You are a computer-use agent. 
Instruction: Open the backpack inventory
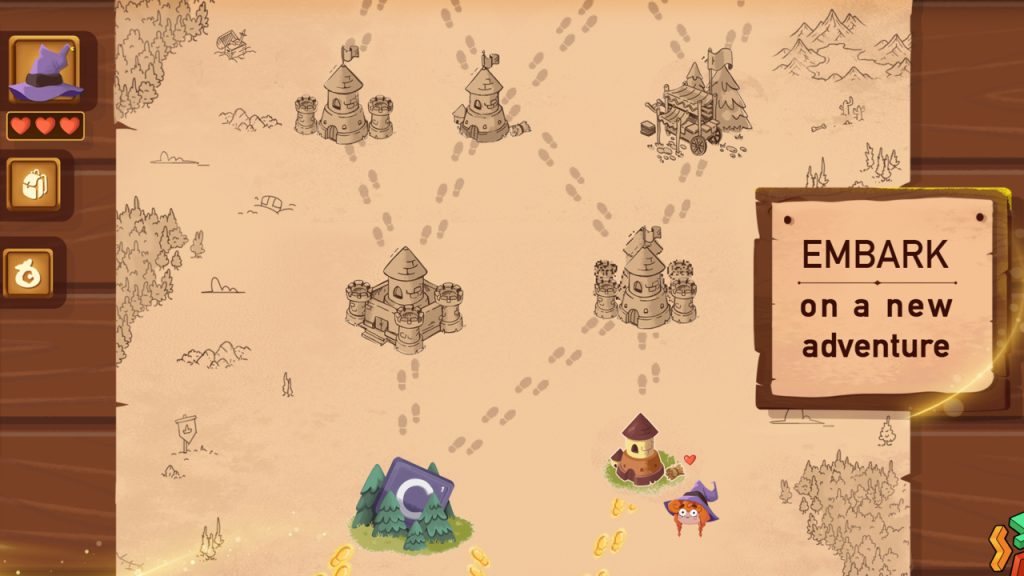(34, 184)
